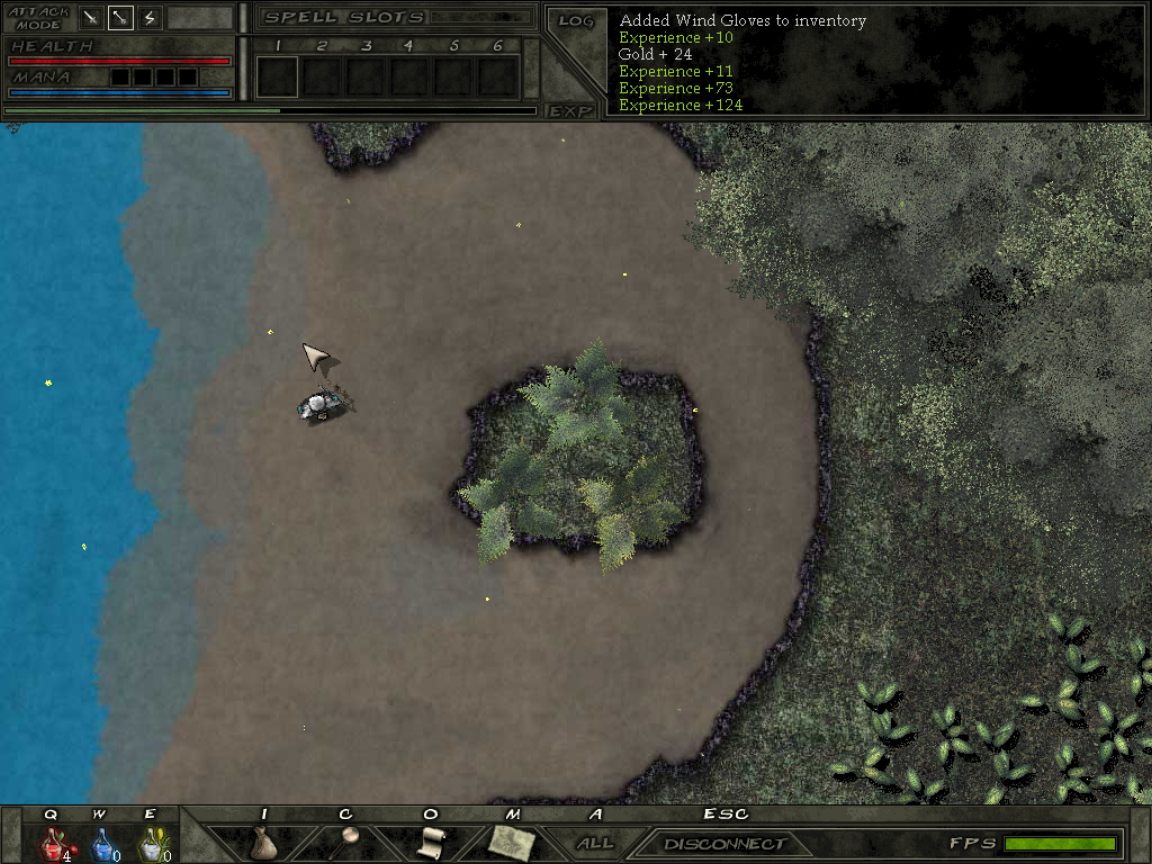Open the quest scroll
The width and height of the screenshot is (1152, 864).
click(430, 842)
